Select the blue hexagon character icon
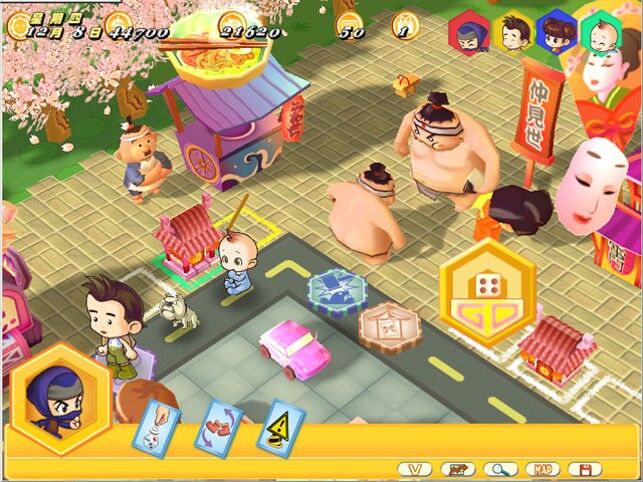Screen dimensions: 643x482 553,32
